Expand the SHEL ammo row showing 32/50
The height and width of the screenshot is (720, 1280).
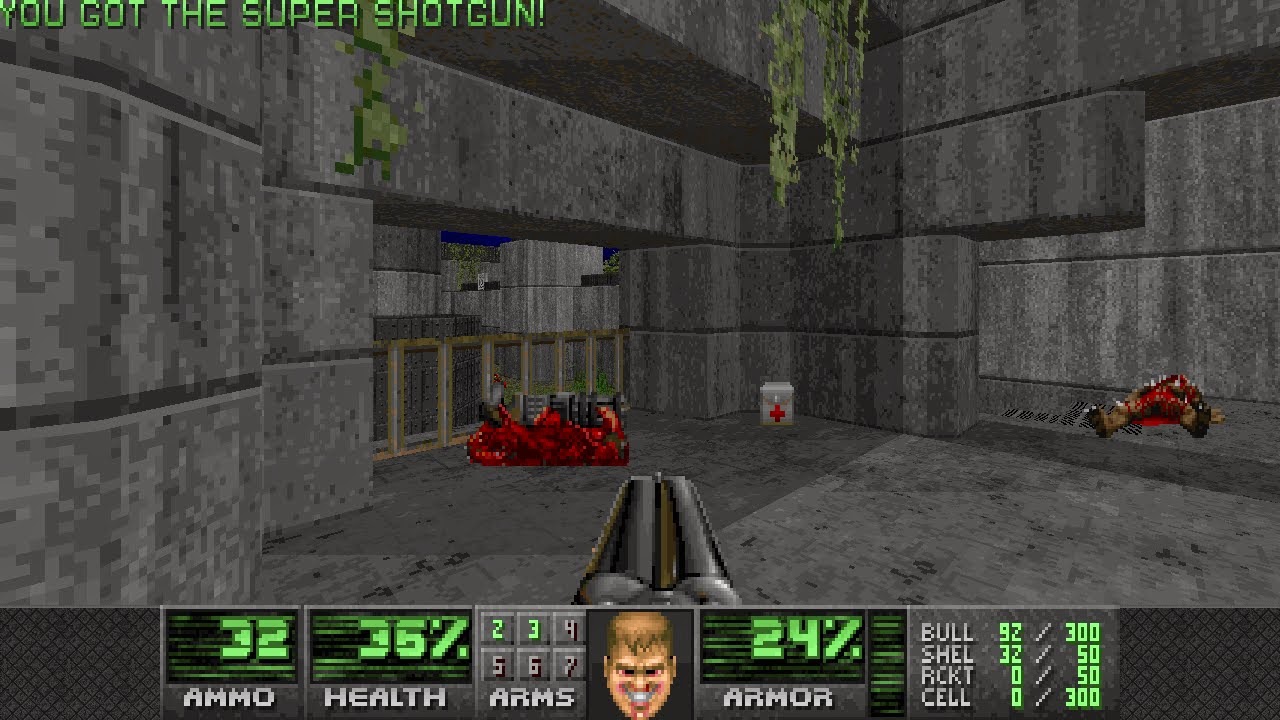point(1010,655)
